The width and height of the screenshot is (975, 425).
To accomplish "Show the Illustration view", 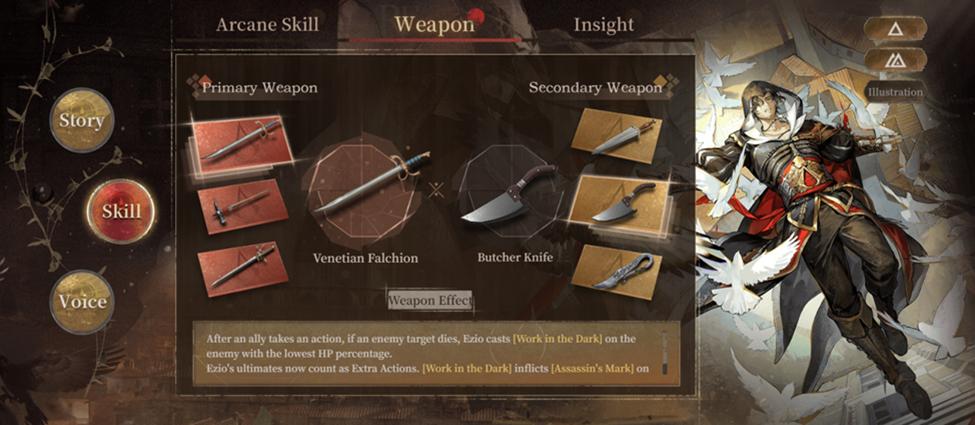I will point(895,92).
